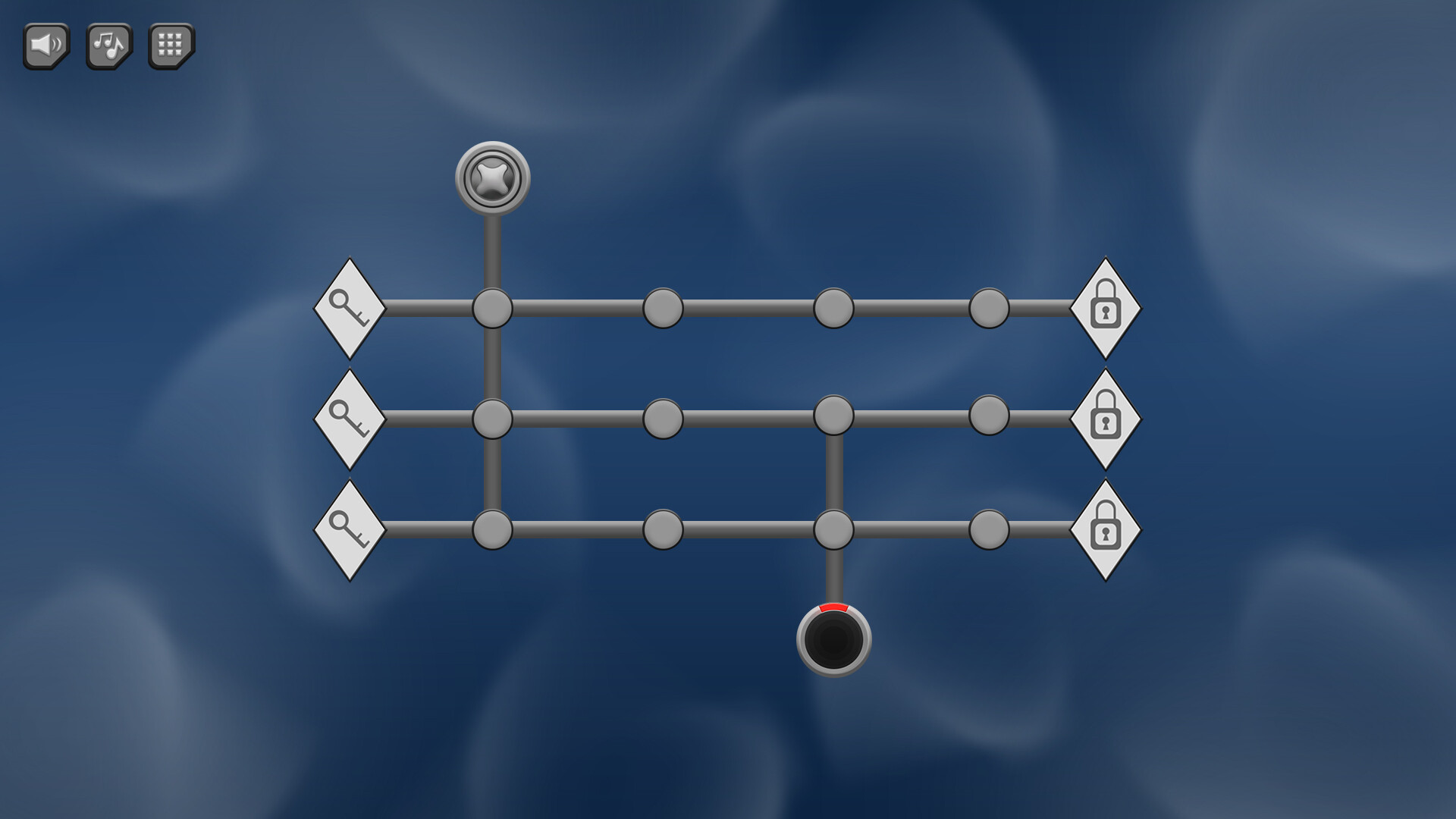Open the level grid menu icon
This screenshot has height=819, width=1456.
[170, 45]
